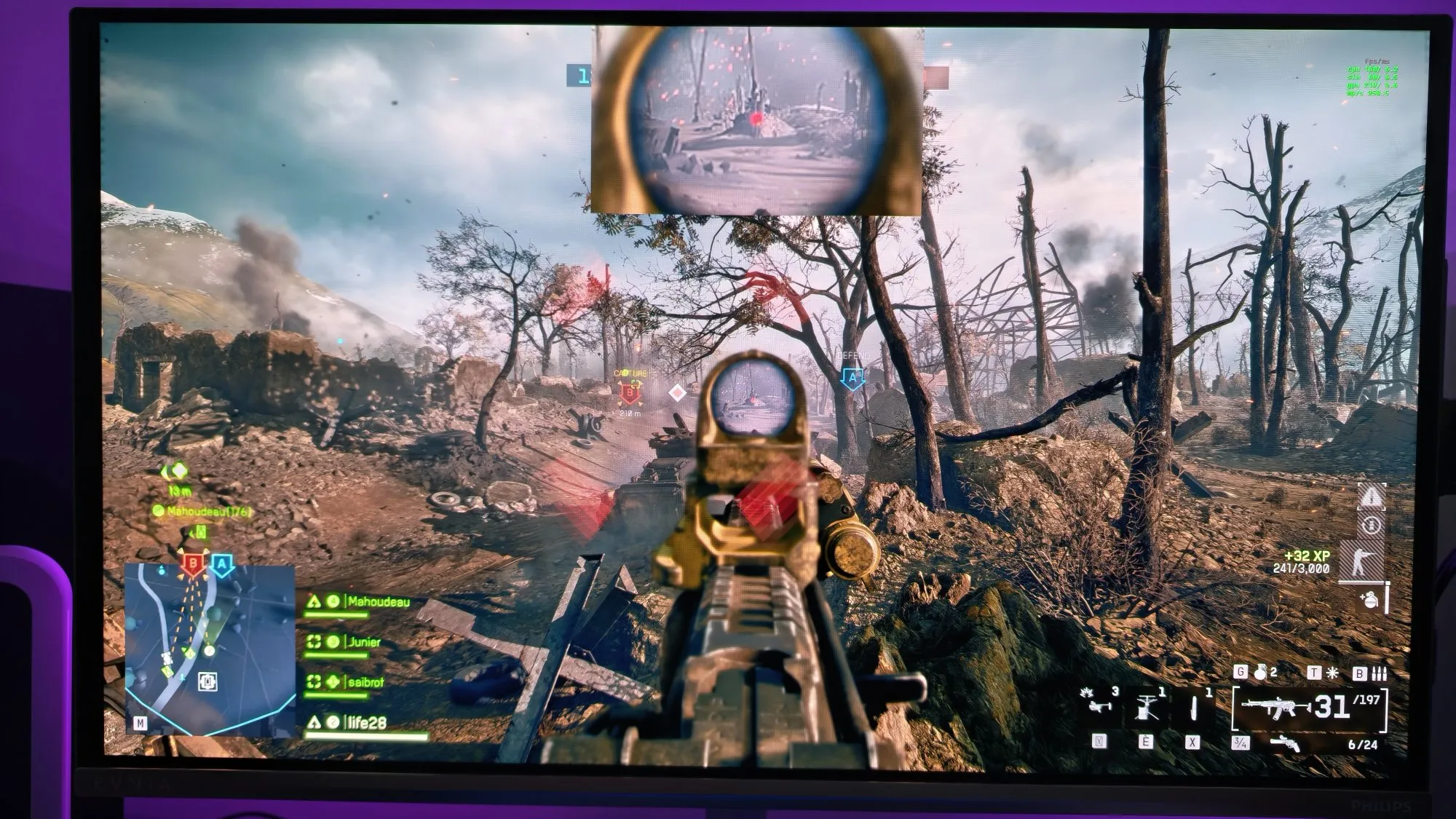Image resolution: width=1456 pixels, height=819 pixels.
Task: Select the frag grenade icon
Action: click(1259, 673)
